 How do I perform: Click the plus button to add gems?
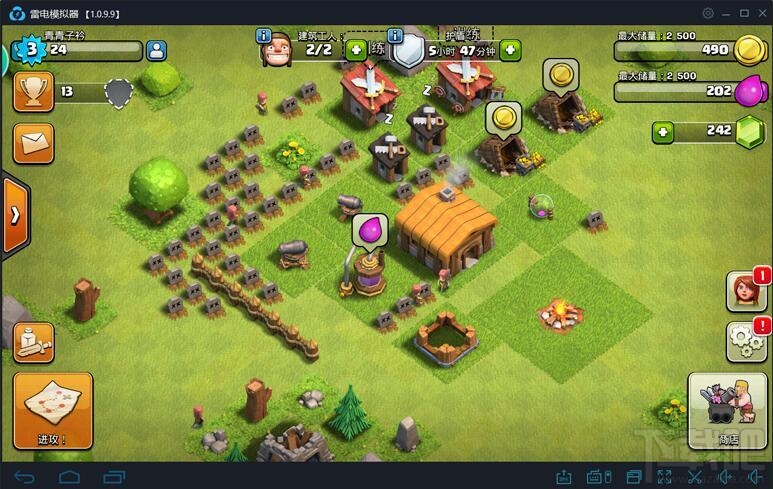[662, 131]
